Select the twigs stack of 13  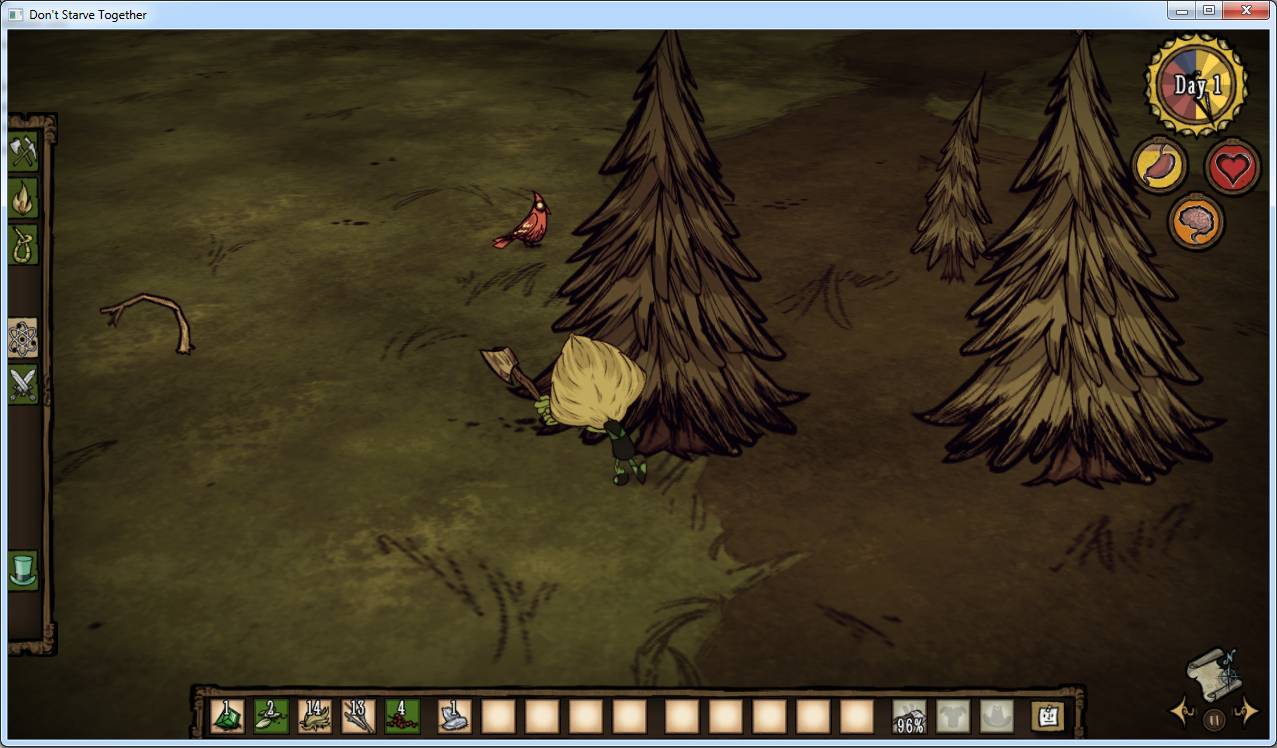[x=359, y=716]
